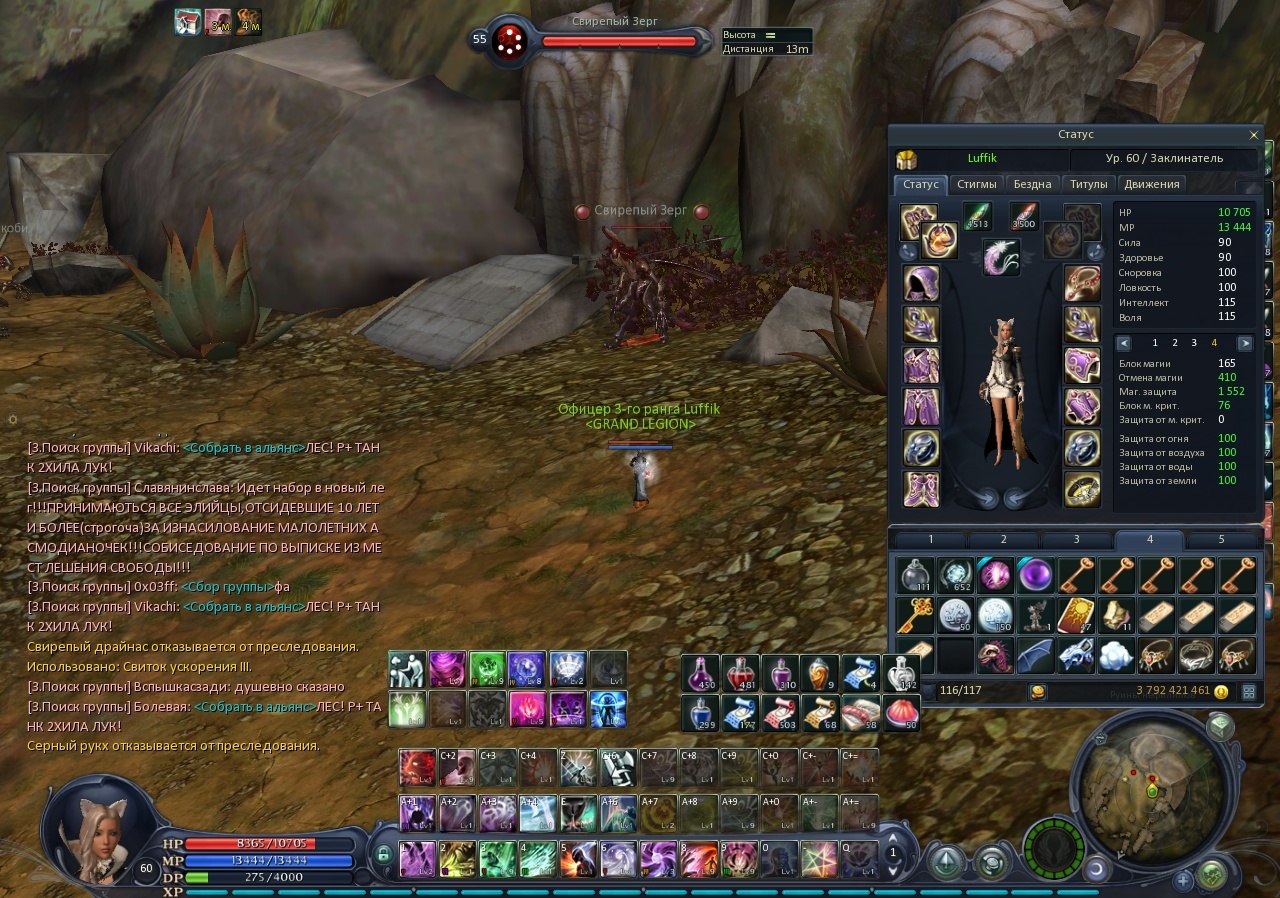Select the equipped purple boots slot

pos(920,488)
